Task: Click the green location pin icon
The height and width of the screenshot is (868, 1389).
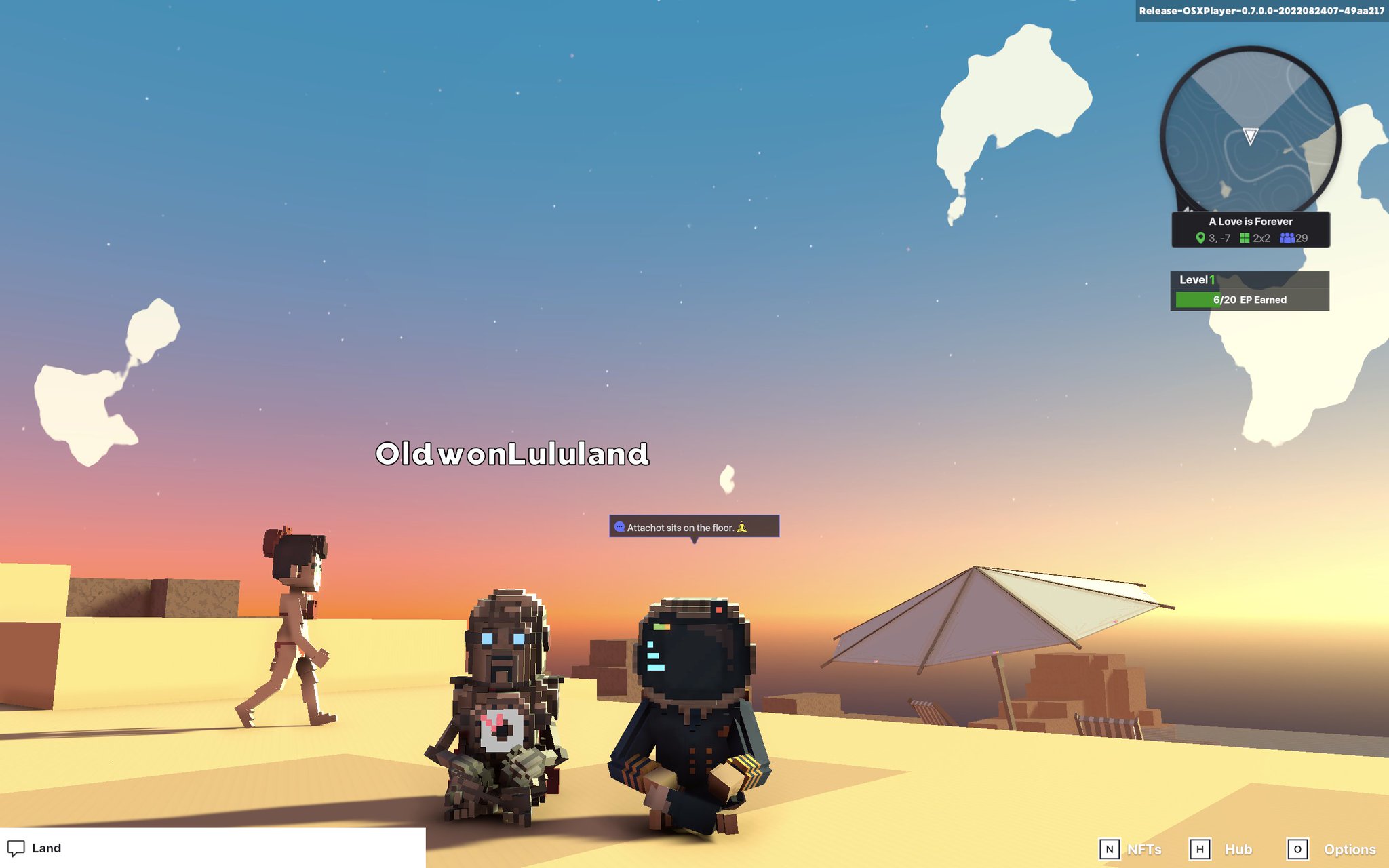Action: pyautogui.click(x=1200, y=238)
